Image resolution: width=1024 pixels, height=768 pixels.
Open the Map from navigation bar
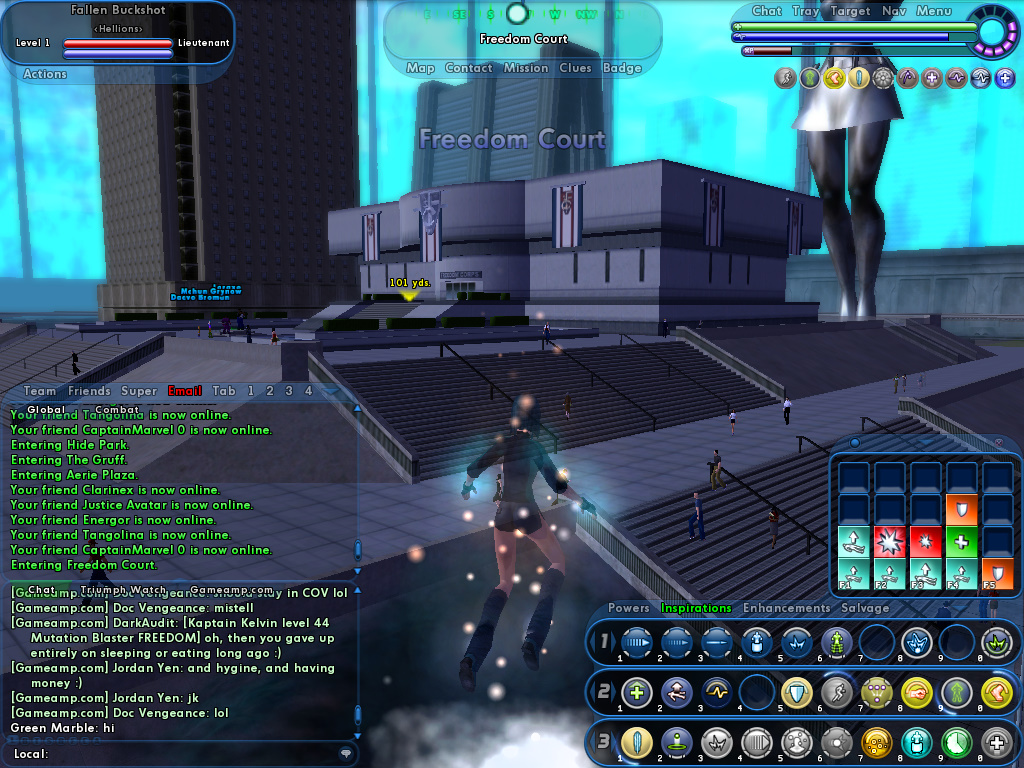(x=420, y=68)
